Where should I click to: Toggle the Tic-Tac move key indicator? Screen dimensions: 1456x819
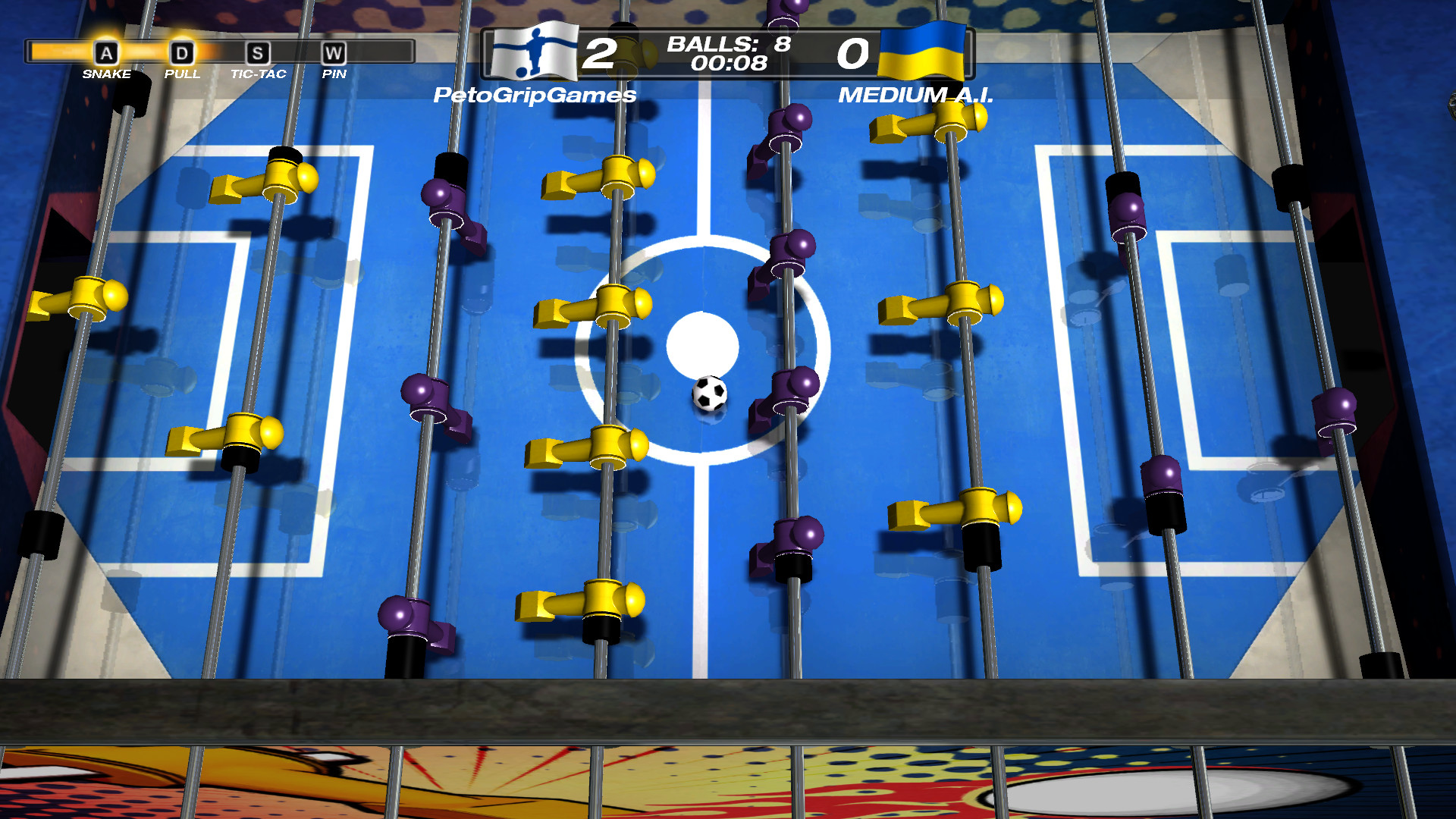click(x=259, y=53)
